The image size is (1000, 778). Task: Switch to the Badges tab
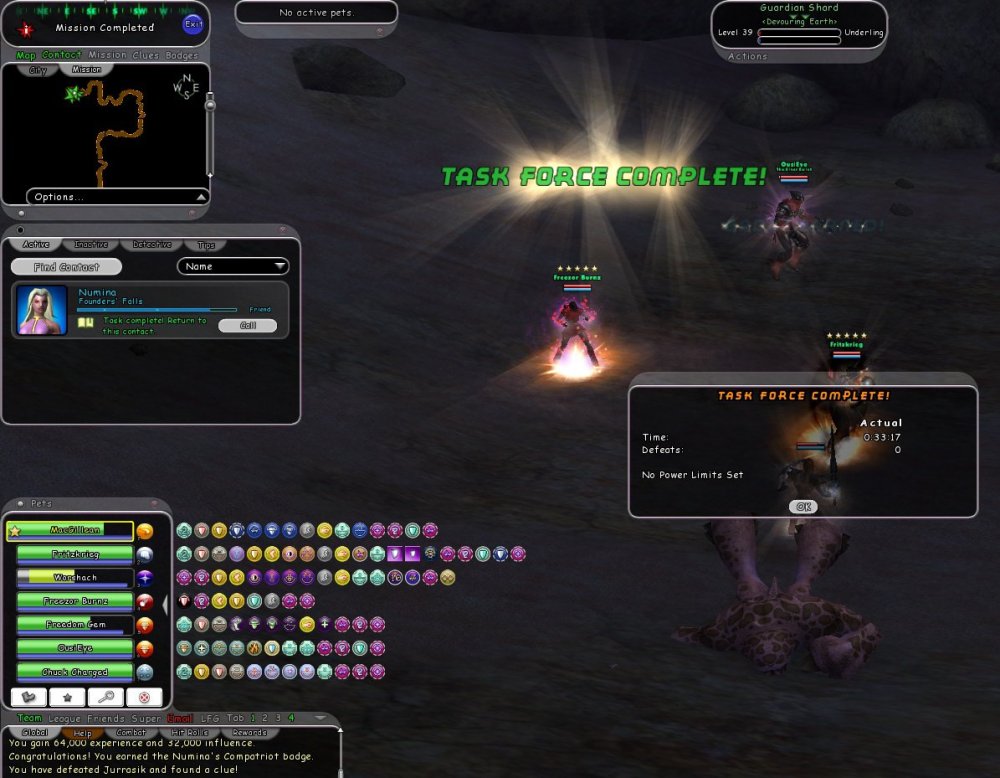click(x=181, y=55)
